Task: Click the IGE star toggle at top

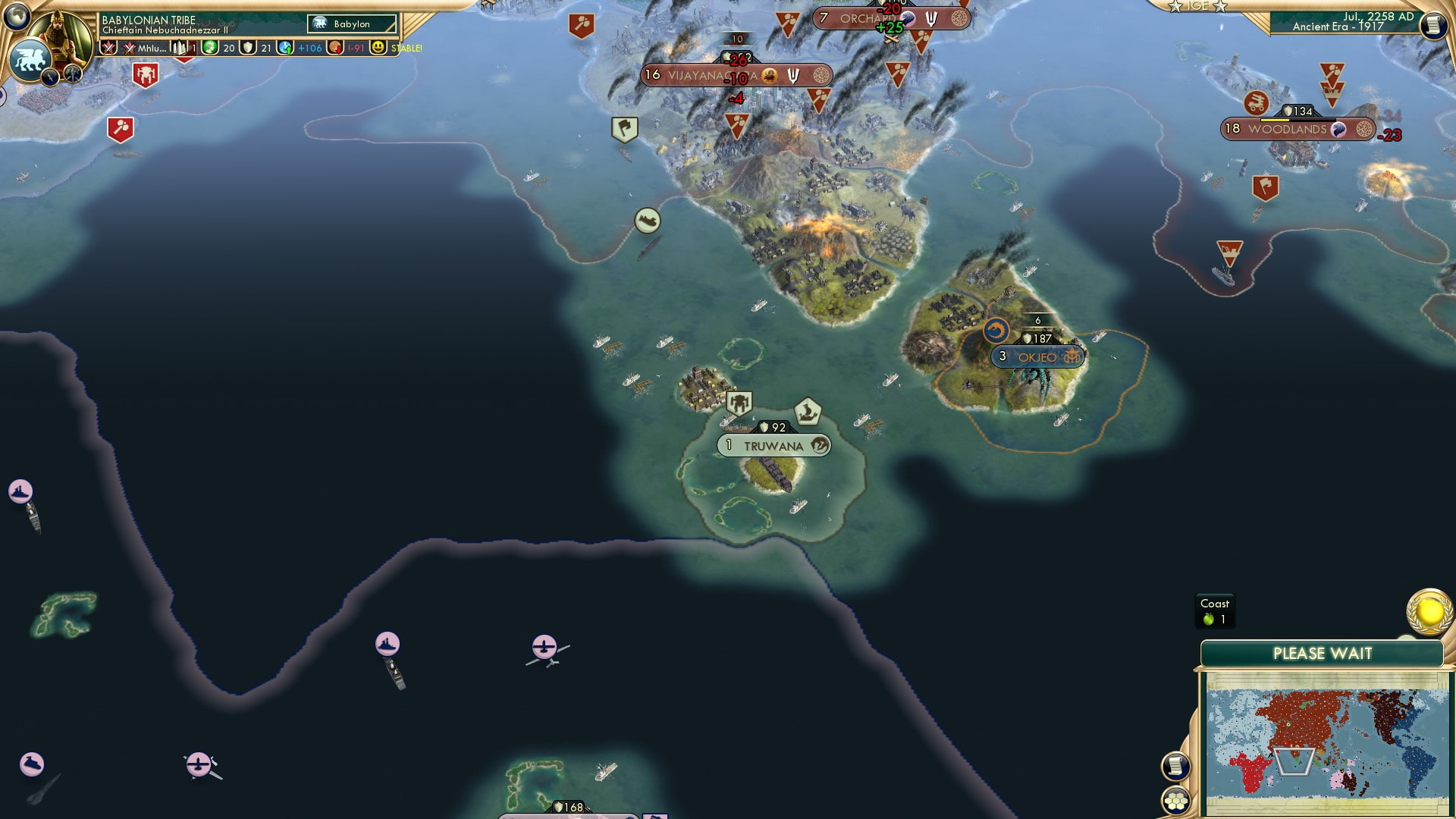Action: [x=1197, y=7]
